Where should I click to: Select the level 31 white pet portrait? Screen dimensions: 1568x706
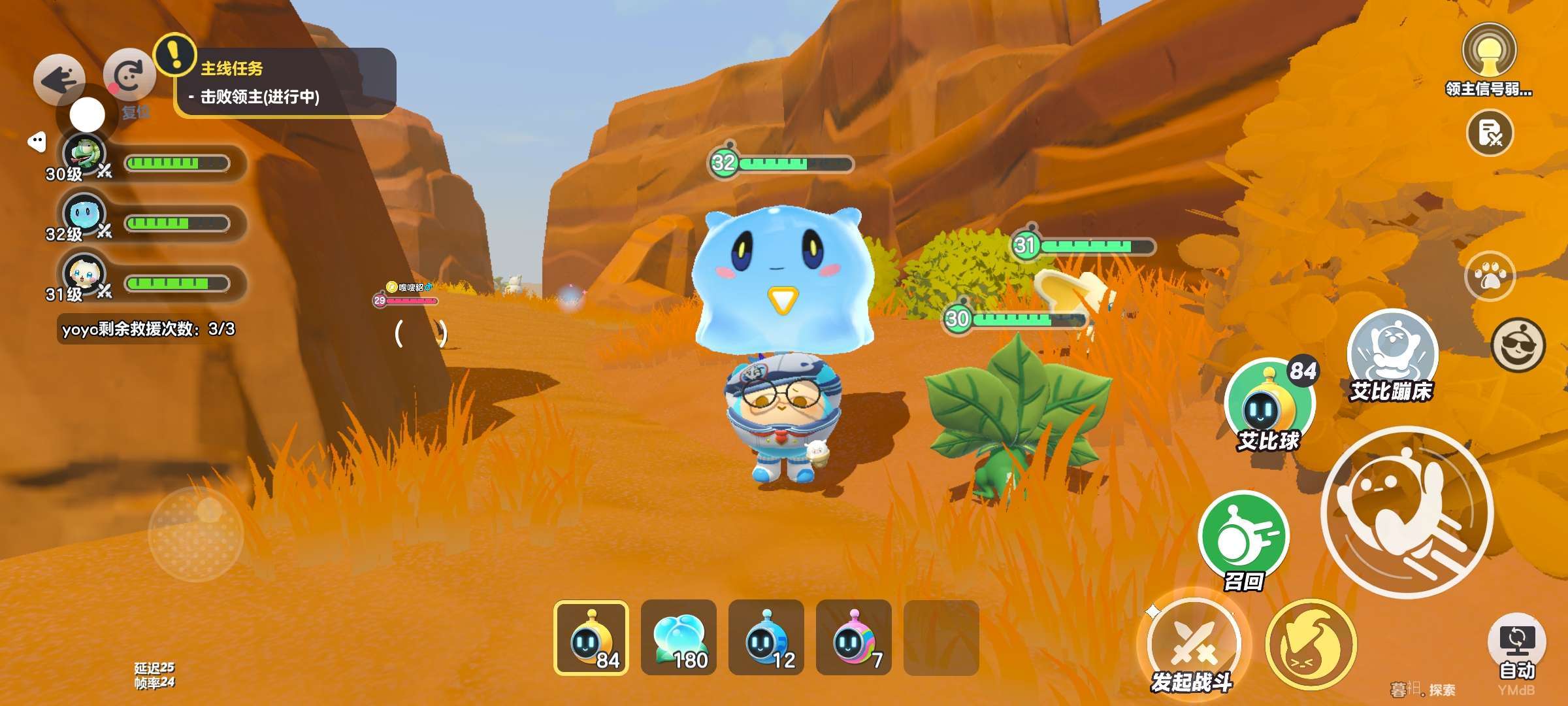[84, 275]
